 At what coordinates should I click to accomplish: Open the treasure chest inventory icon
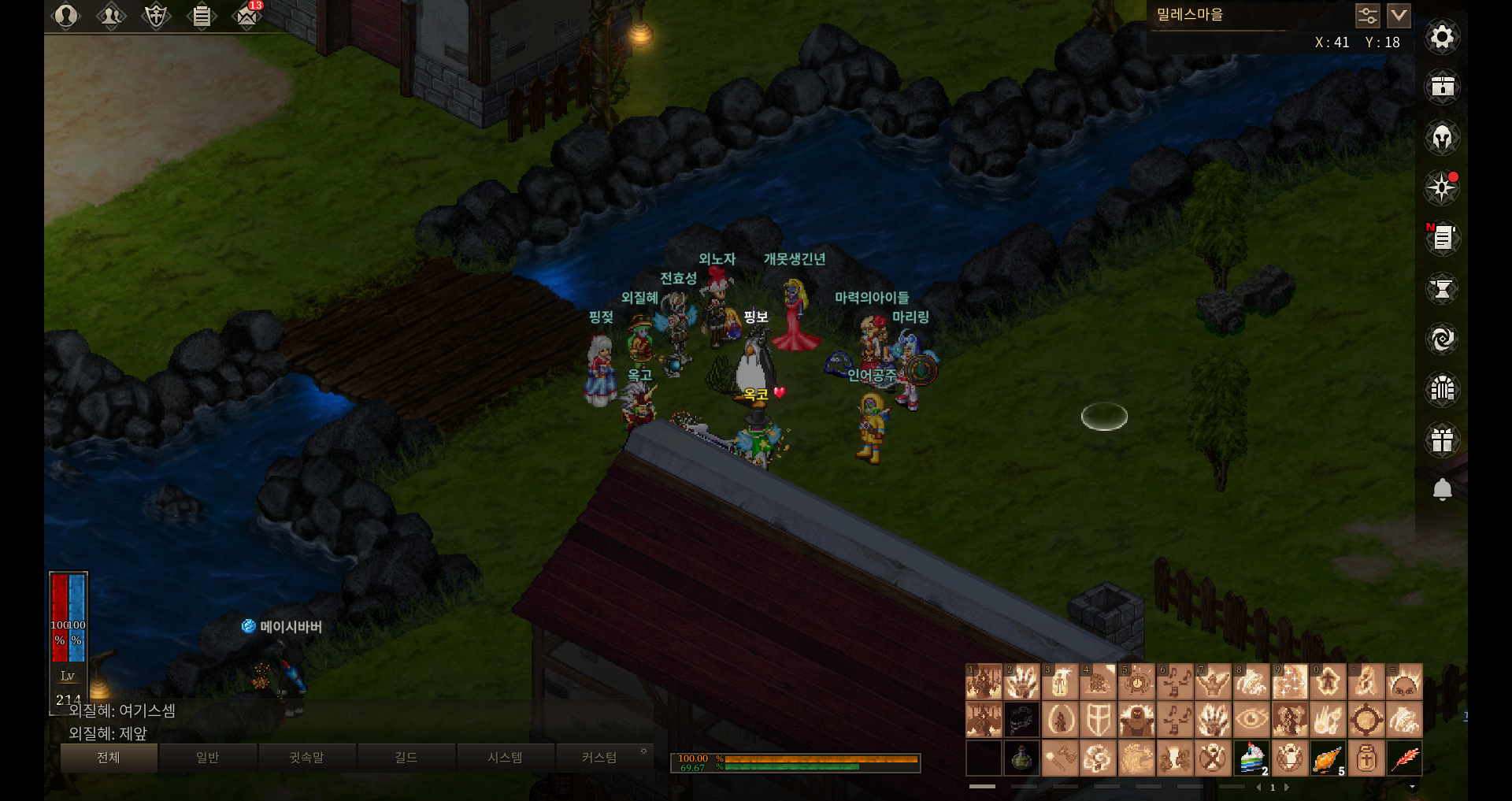[x=1442, y=87]
